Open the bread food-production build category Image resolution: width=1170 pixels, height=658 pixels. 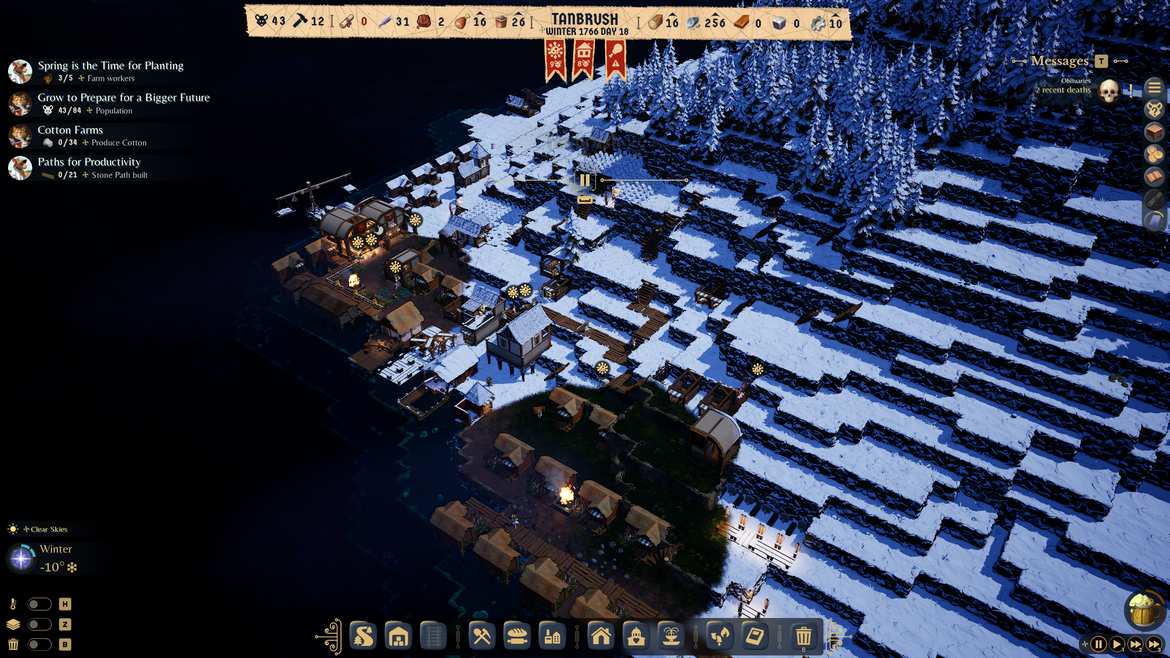[516, 635]
